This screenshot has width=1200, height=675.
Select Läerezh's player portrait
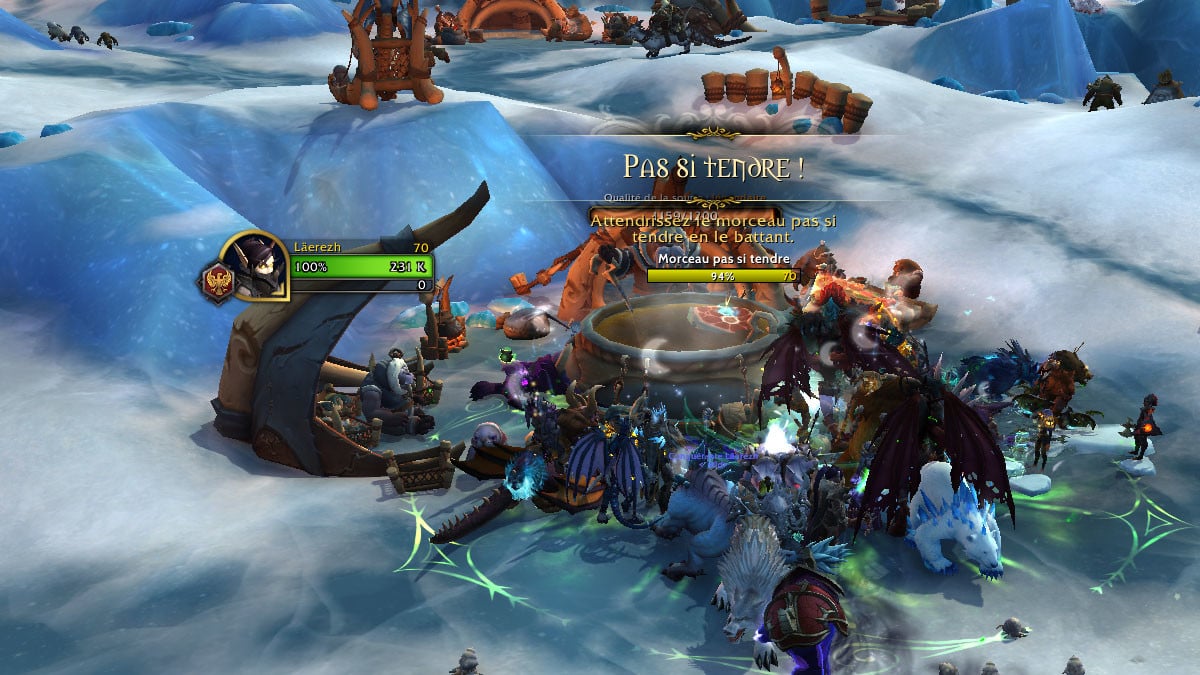pos(253,264)
